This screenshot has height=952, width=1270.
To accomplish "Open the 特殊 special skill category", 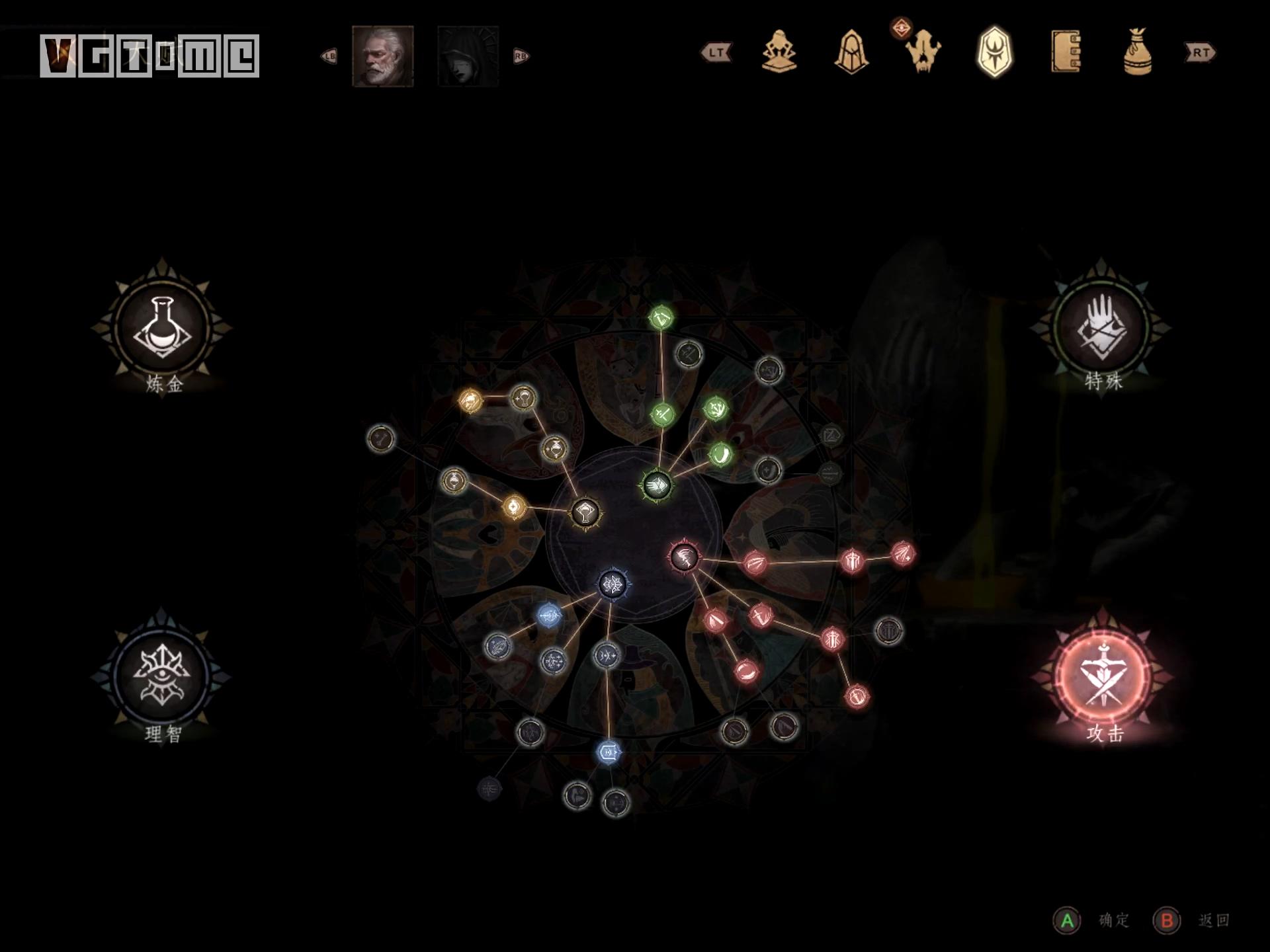I will click(1103, 327).
